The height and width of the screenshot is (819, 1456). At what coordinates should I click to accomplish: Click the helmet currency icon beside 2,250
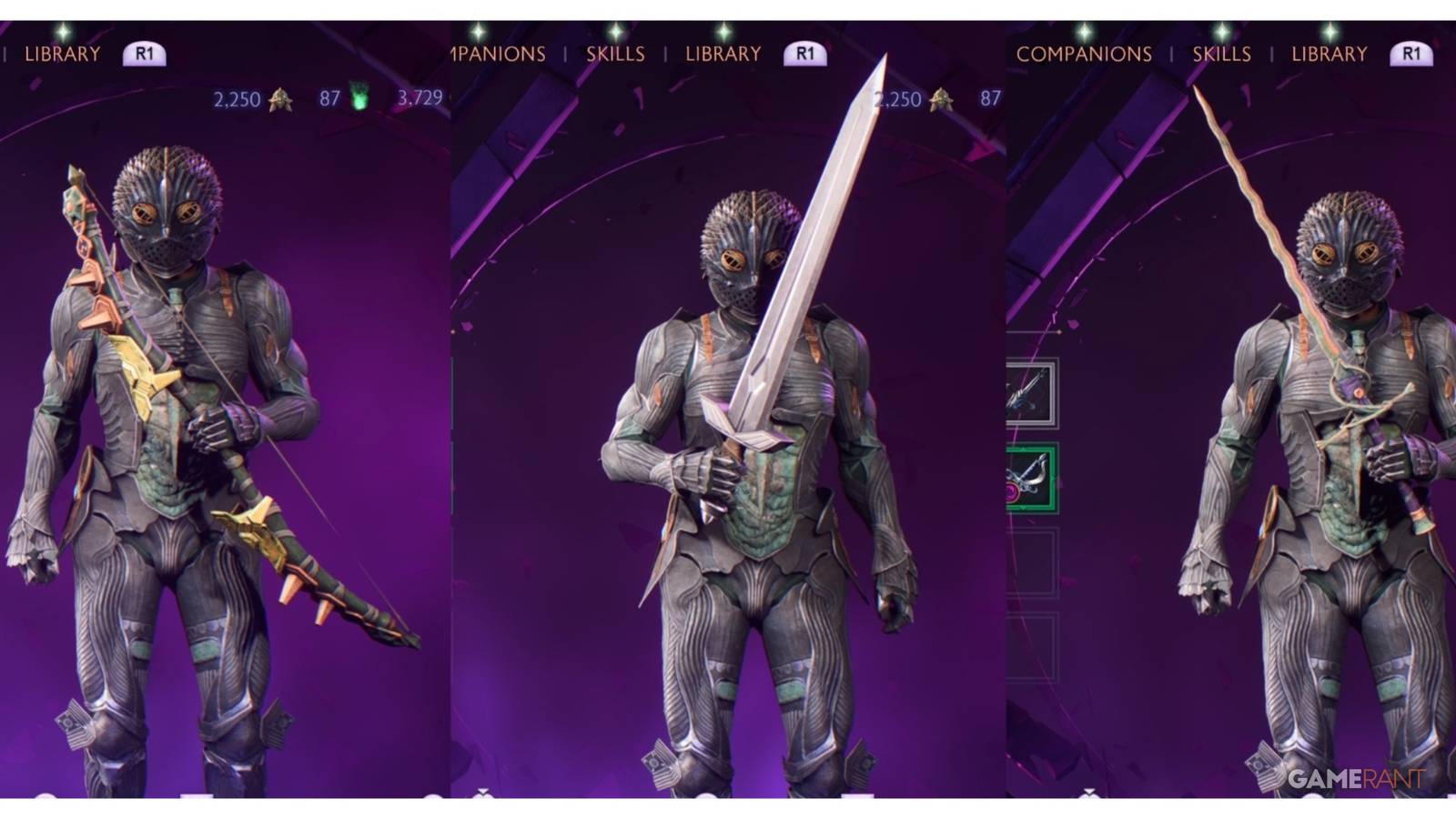(x=280, y=97)
